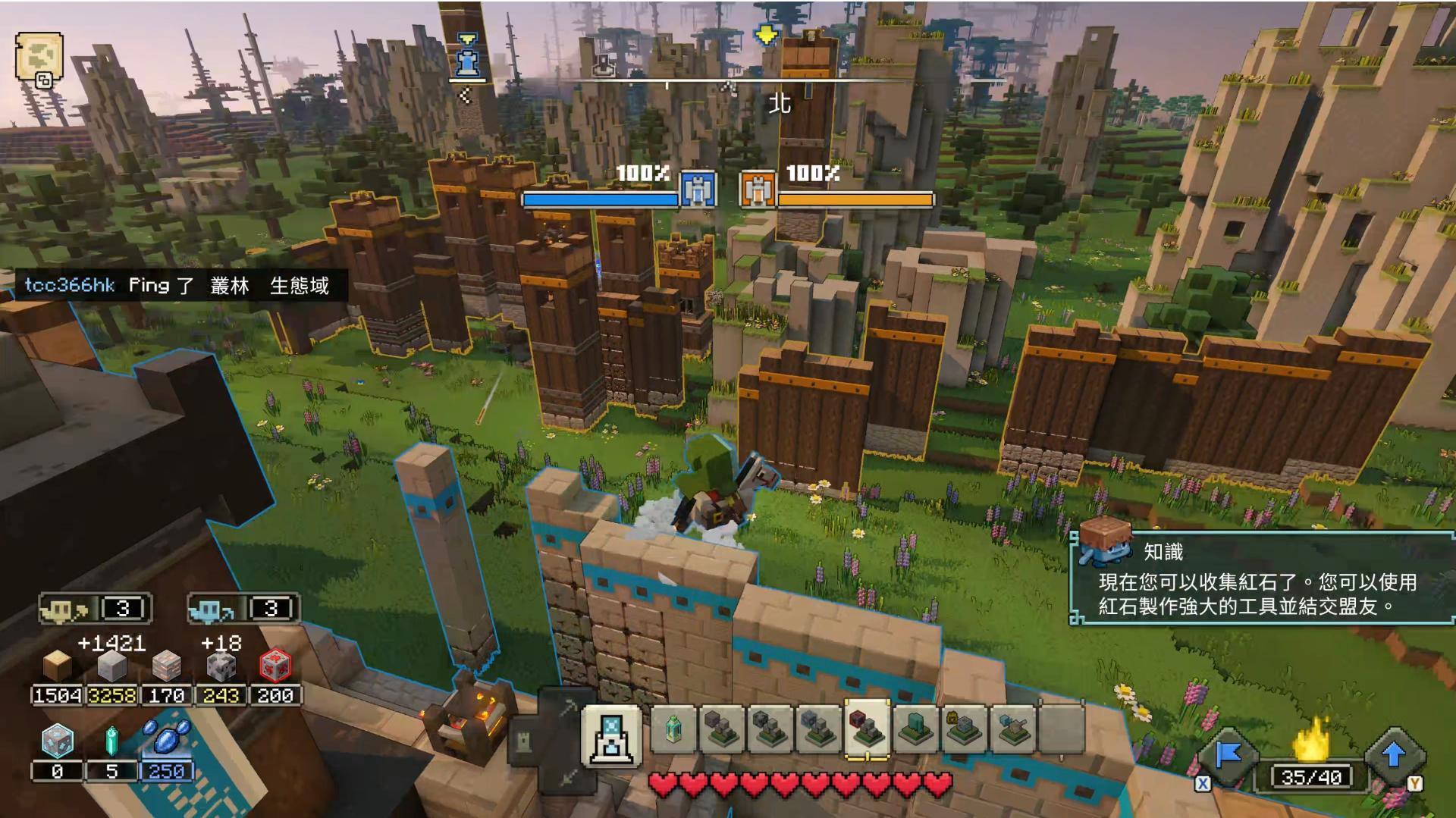Activate the blue up-arrow command button
The image size is (1456, 818).
click(1393, 756)
